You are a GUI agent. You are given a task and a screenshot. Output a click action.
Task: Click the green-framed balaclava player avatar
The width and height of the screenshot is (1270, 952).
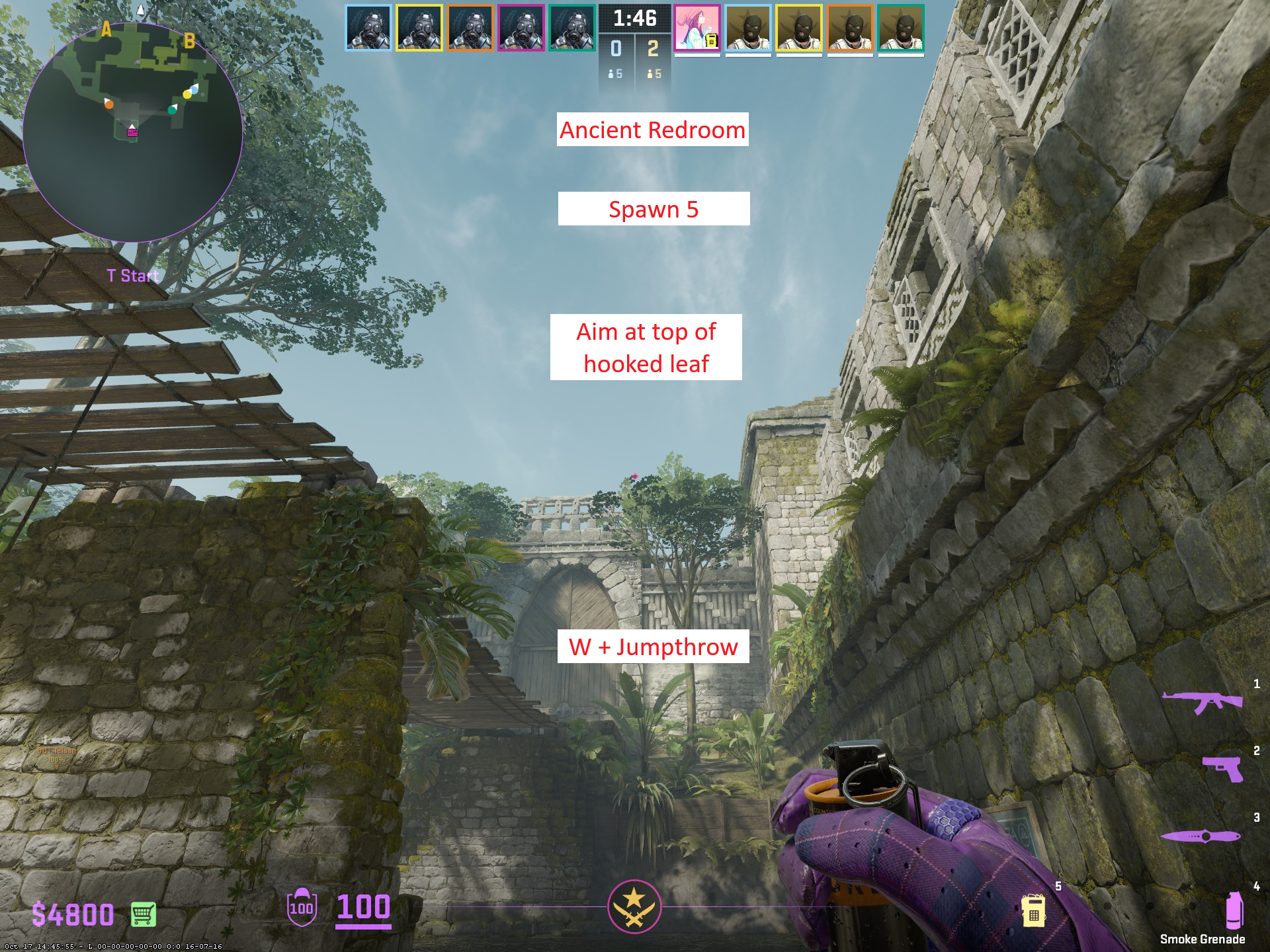click(x=901, y=28)
